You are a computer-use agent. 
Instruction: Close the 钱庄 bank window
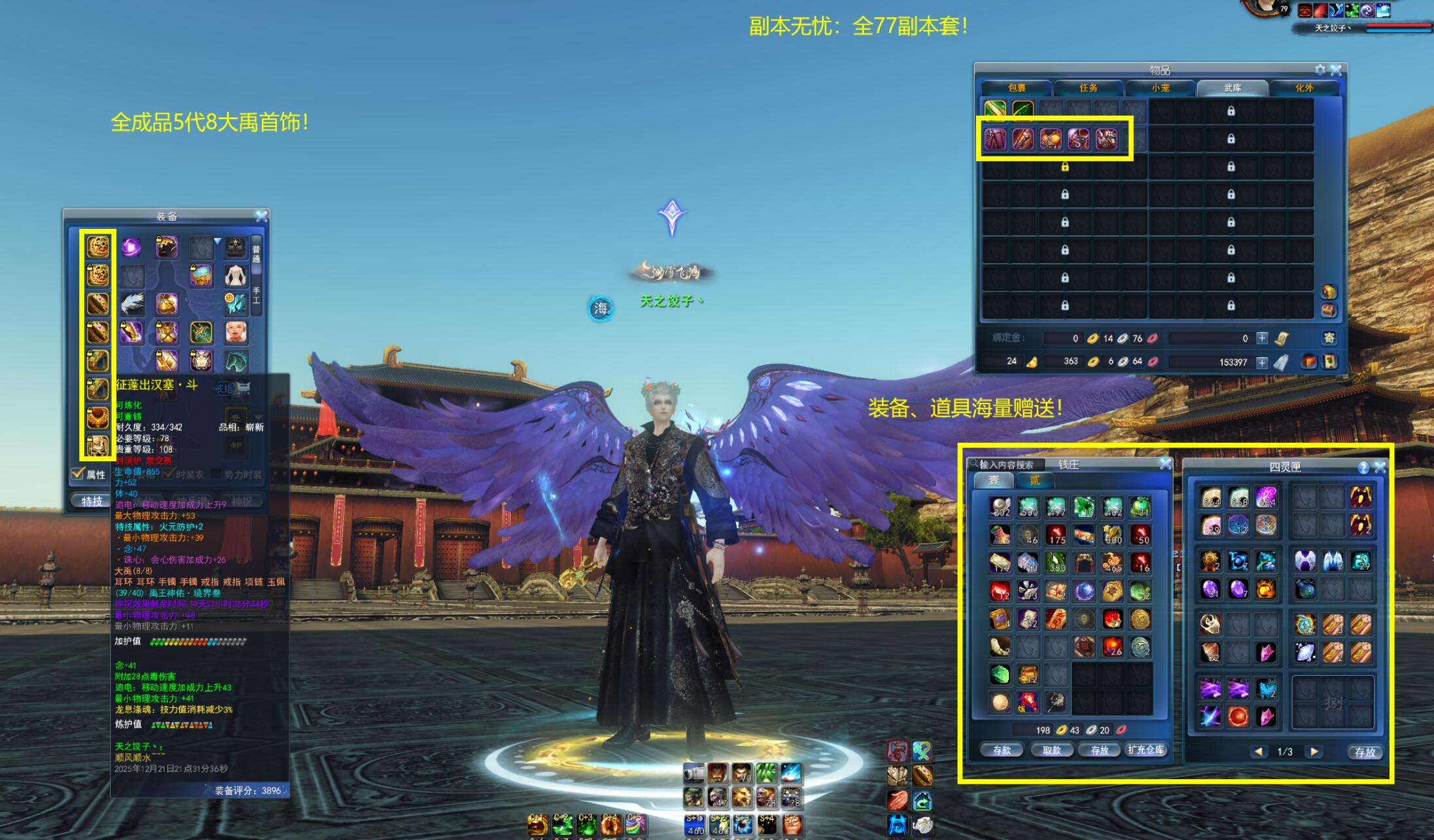pos(1165,464)
